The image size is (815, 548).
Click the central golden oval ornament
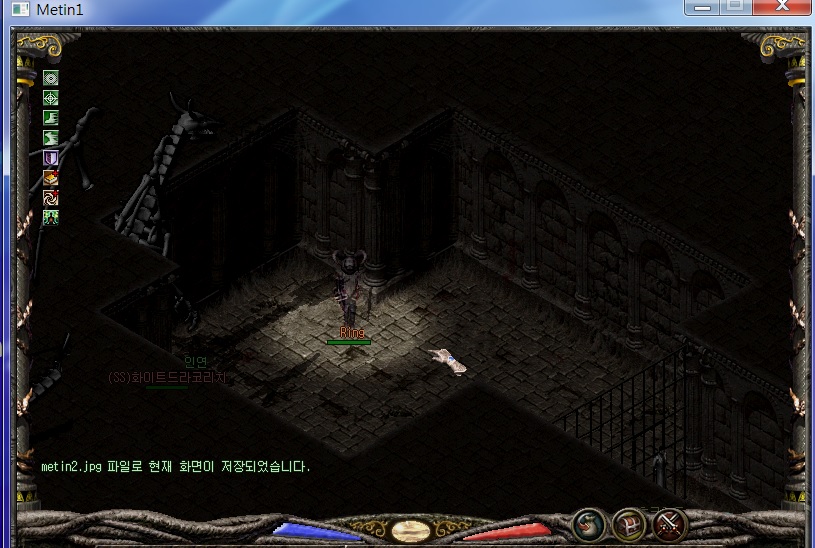[x=410, y=530]
